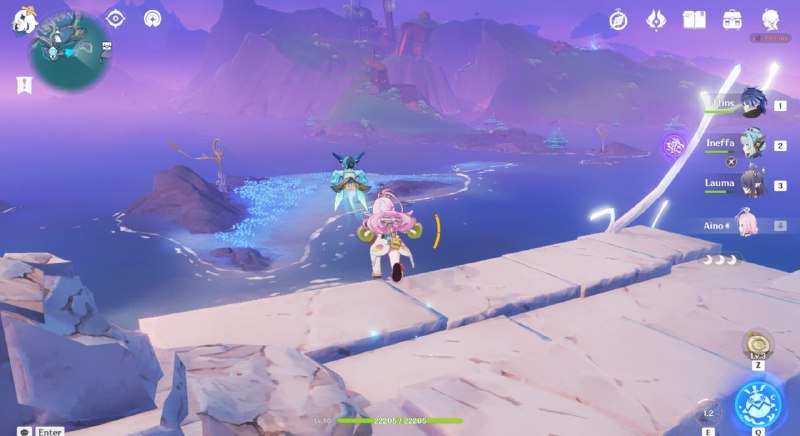800x436 pixels.
Task: Select active party member Aino
Action: point(746,225)
